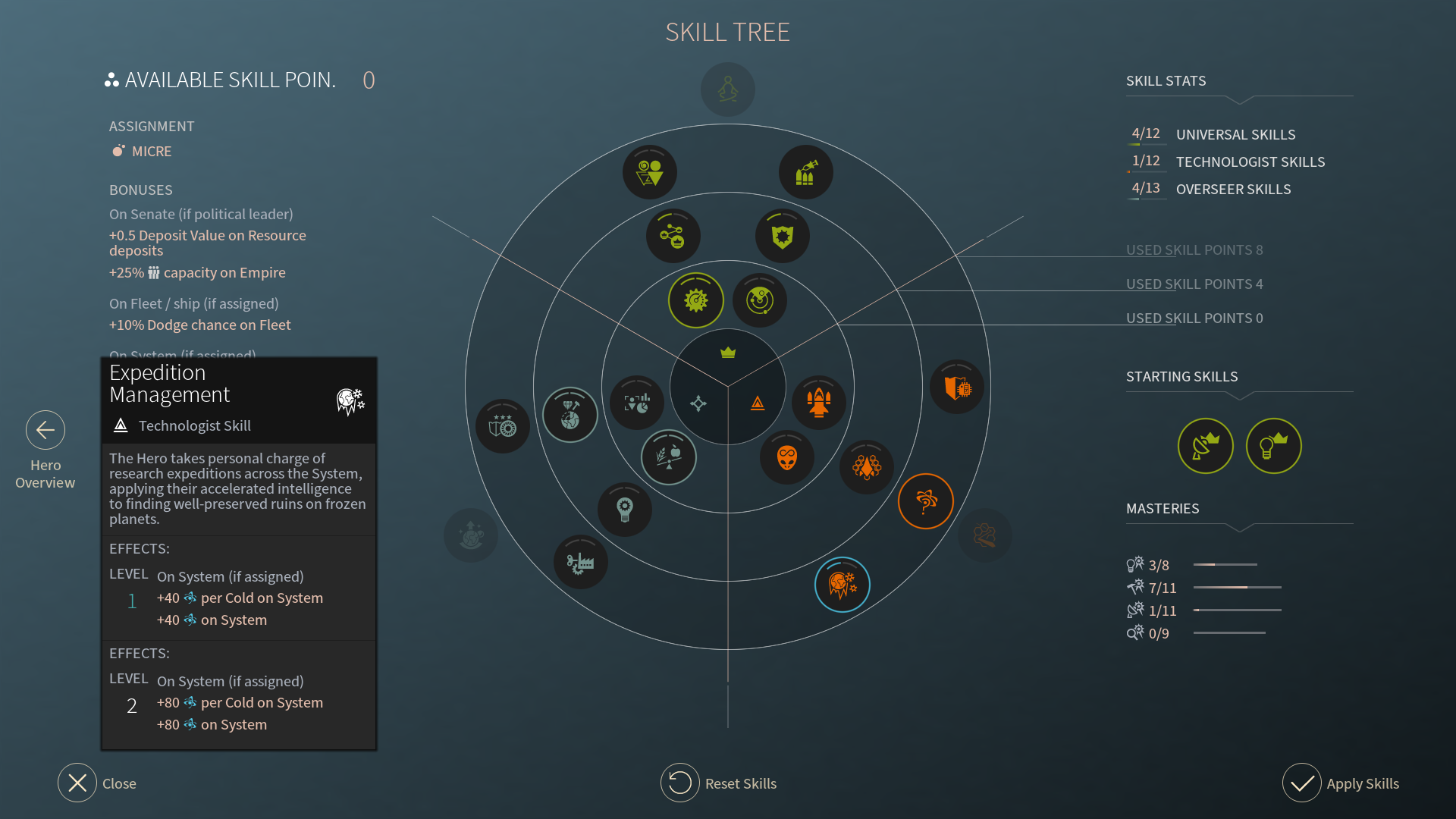Select the green gear gauge skill

point(695,300)
